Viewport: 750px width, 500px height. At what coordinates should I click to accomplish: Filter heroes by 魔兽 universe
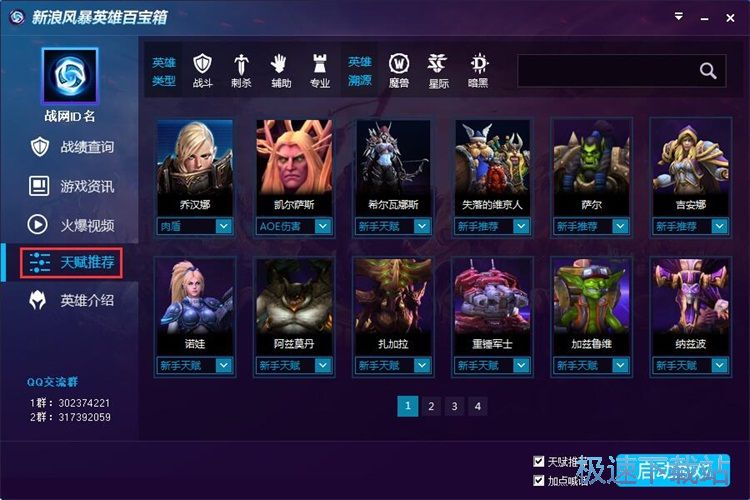click(x=398, y=70)
